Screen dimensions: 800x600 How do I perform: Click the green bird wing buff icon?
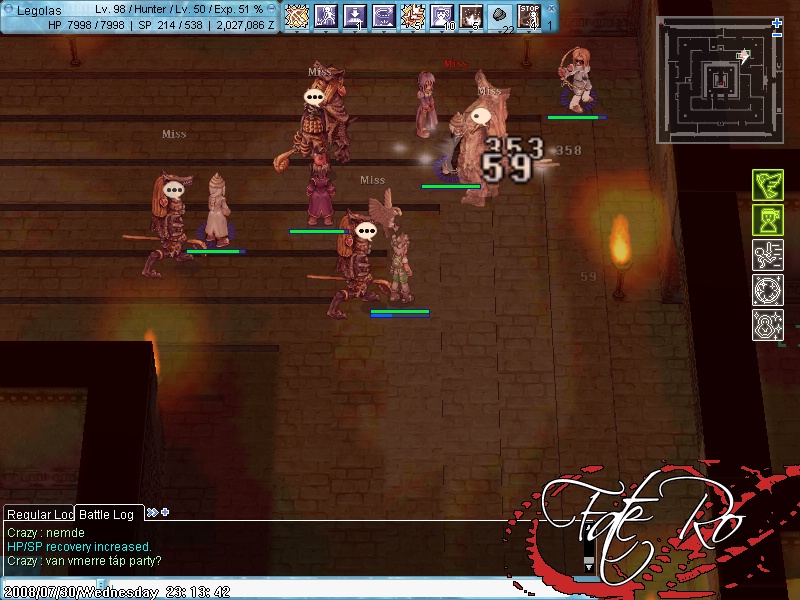pyautogui.click(x=767, y=185)
